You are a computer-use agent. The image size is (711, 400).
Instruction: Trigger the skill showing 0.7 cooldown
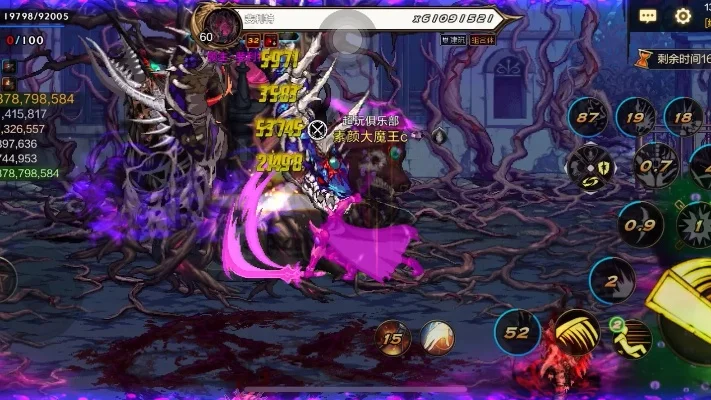(656, 165)
